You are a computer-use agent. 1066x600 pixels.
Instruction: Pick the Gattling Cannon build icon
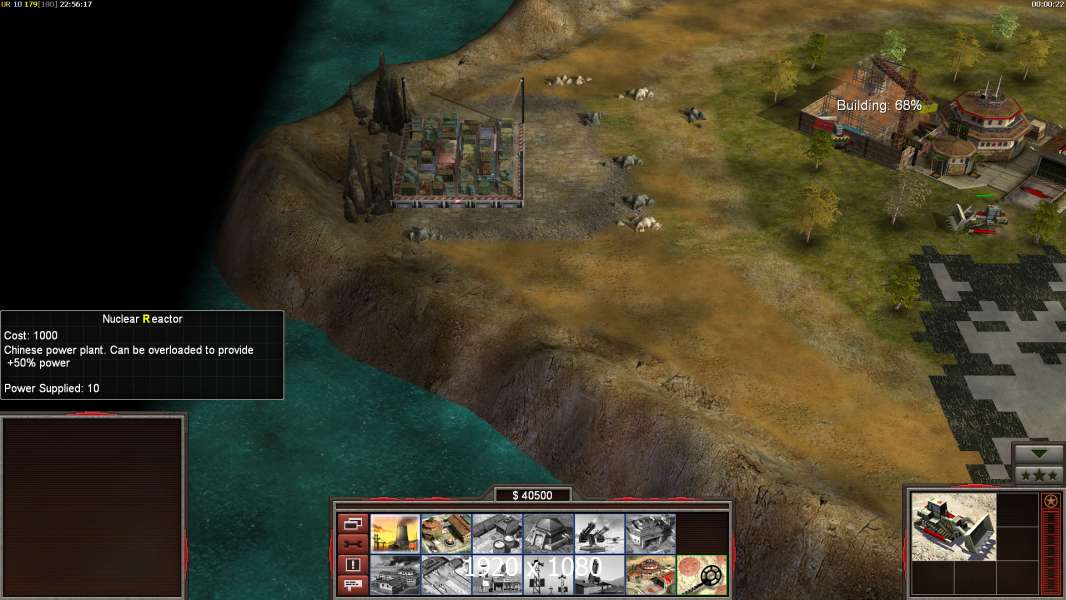pyautogui.click(x=599, y=533)
